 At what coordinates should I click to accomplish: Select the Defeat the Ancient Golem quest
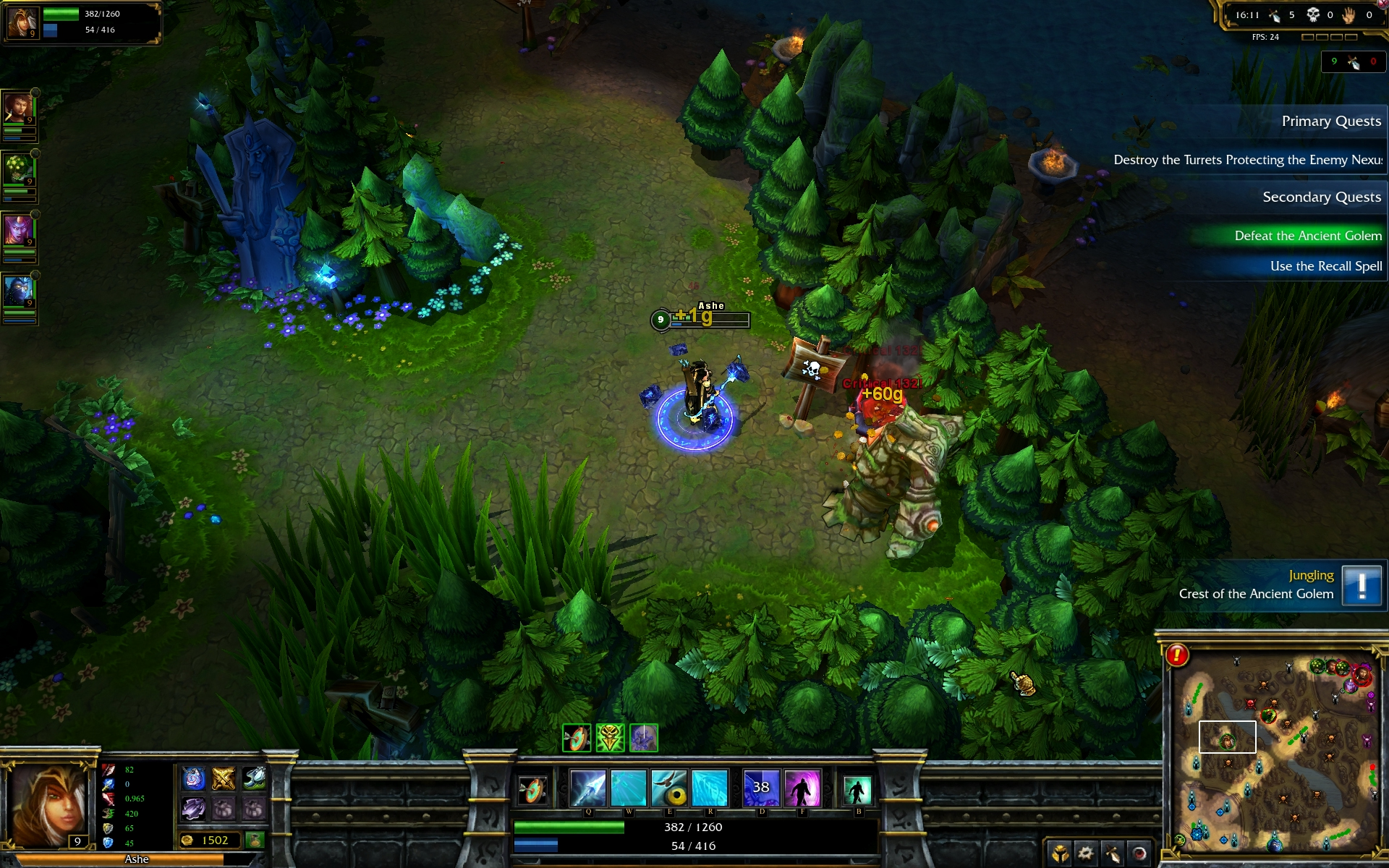click(1307, 236)
